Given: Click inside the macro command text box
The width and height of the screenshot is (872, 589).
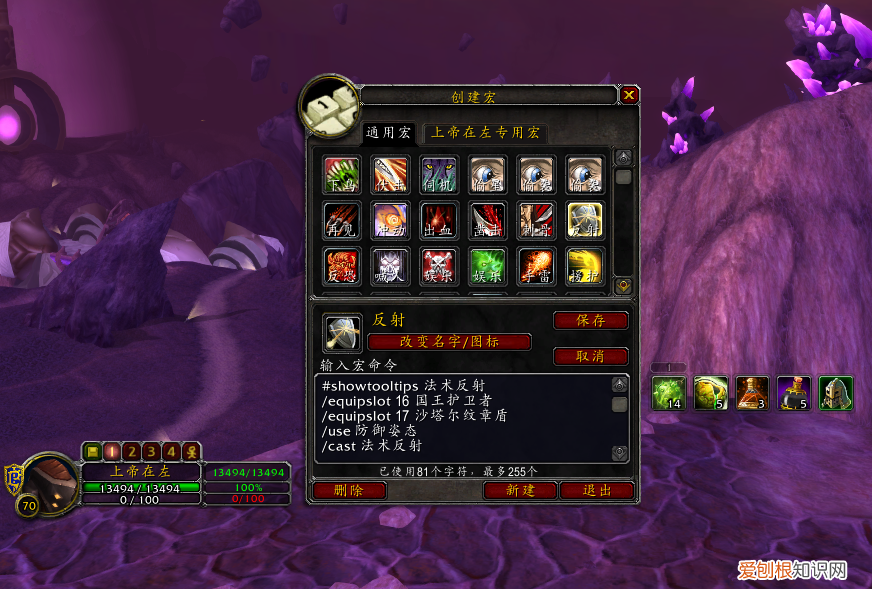Looking at the screenshot, I should tap(460, 418).
